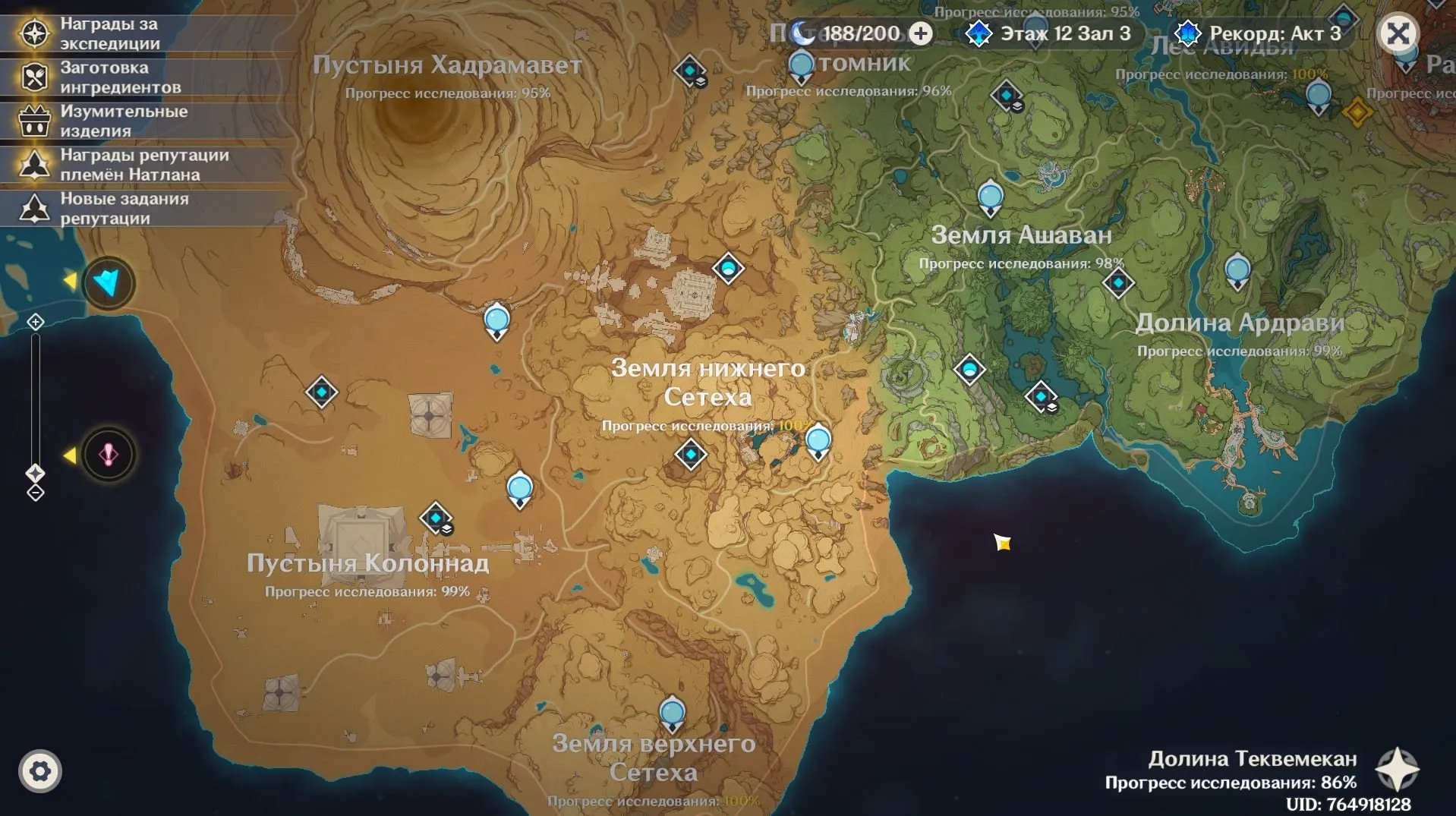1456x816 pixels.
Task: Open the Marvelous Merchandise icon
Action: coord(34,120)
